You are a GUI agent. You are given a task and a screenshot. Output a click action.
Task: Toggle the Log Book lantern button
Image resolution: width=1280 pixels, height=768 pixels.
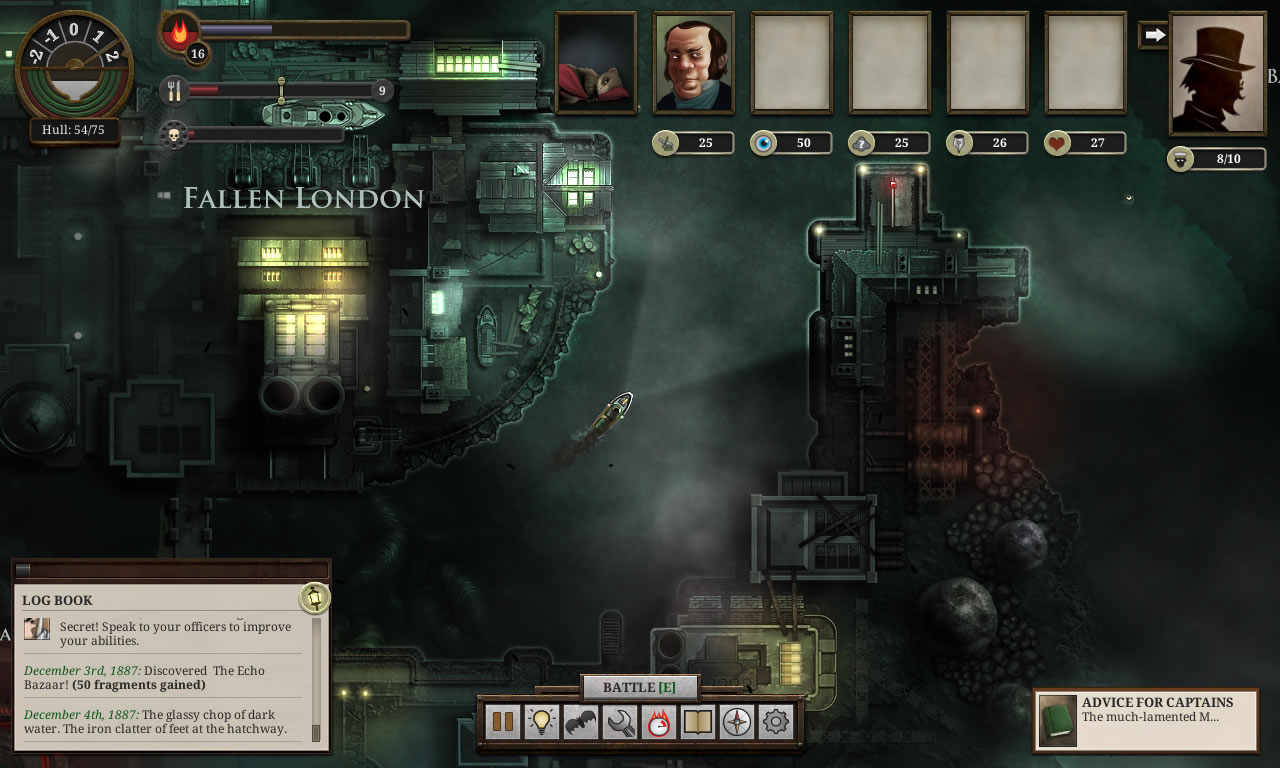[315, 598]
